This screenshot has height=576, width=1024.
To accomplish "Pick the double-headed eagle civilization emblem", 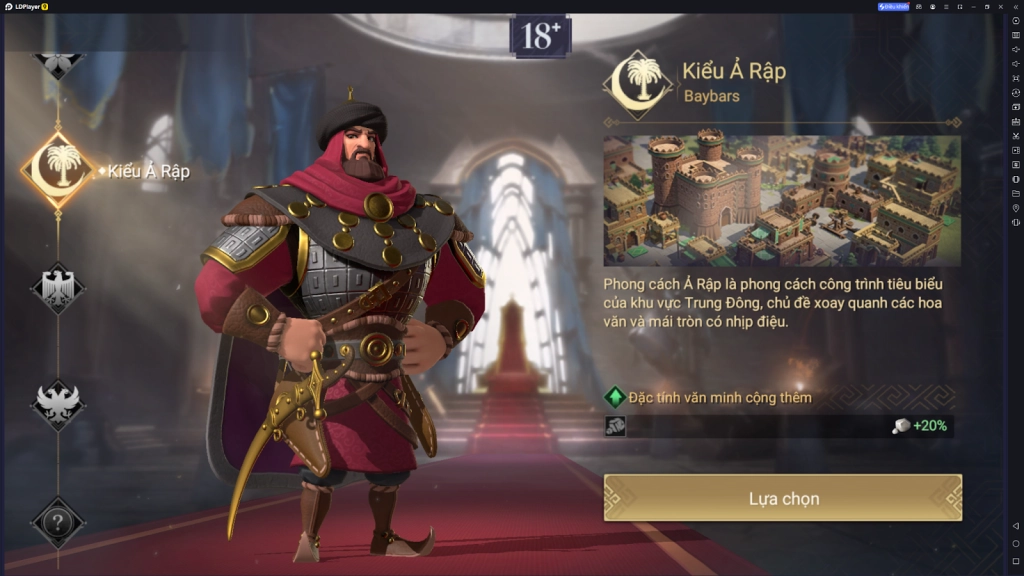I will [x=58, y=404].
